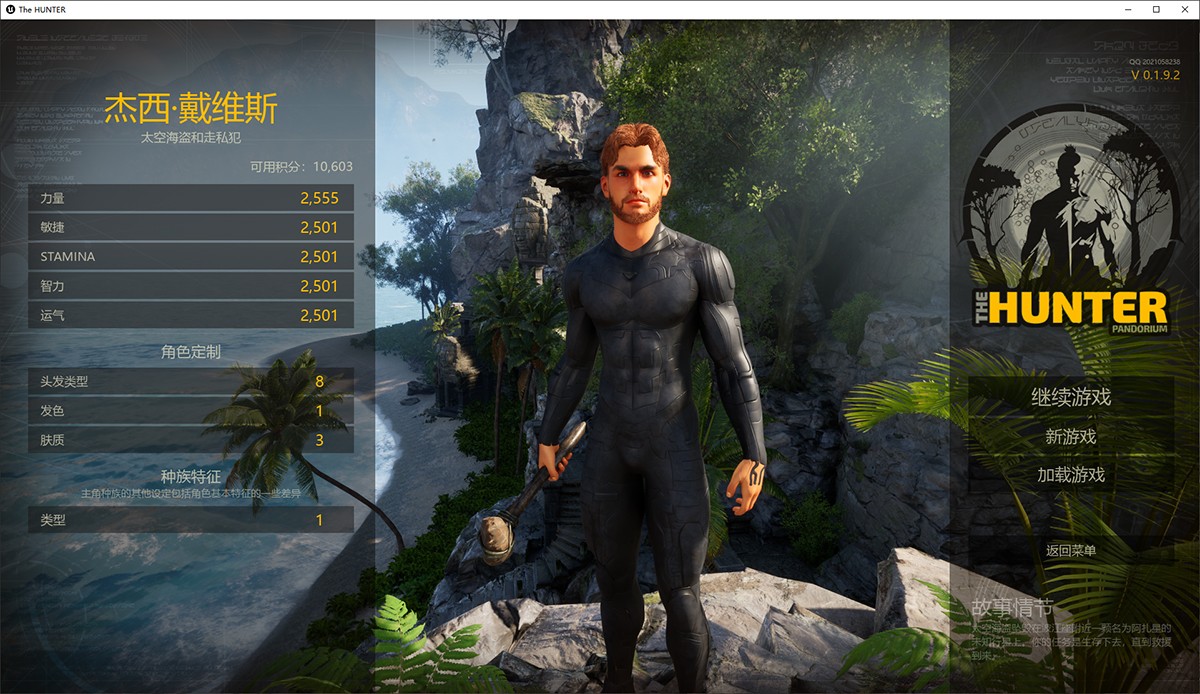Click the 力量 strength attribute row
The height and width of the screenshot is (694, 1200).
click(x=191, y=198)
